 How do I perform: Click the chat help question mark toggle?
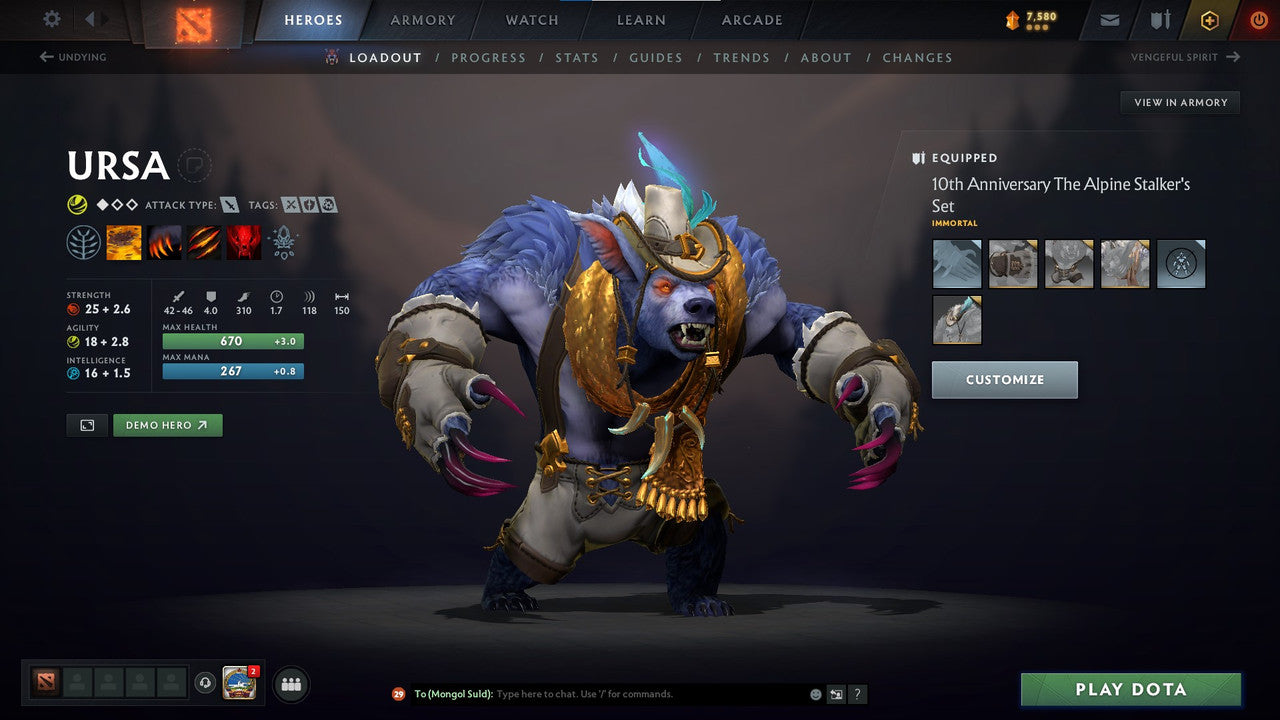[x=857, y=693]
